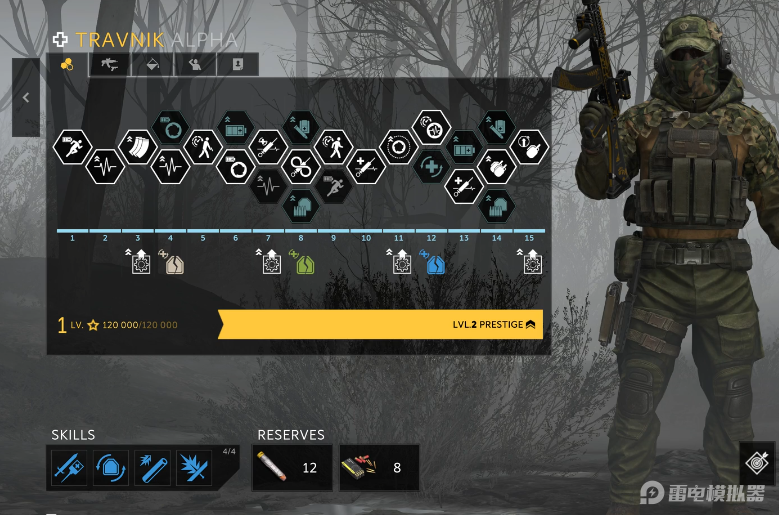Select the syringe skill slot
This screenshot has height=515, width=779.
[x=69, y=468]
